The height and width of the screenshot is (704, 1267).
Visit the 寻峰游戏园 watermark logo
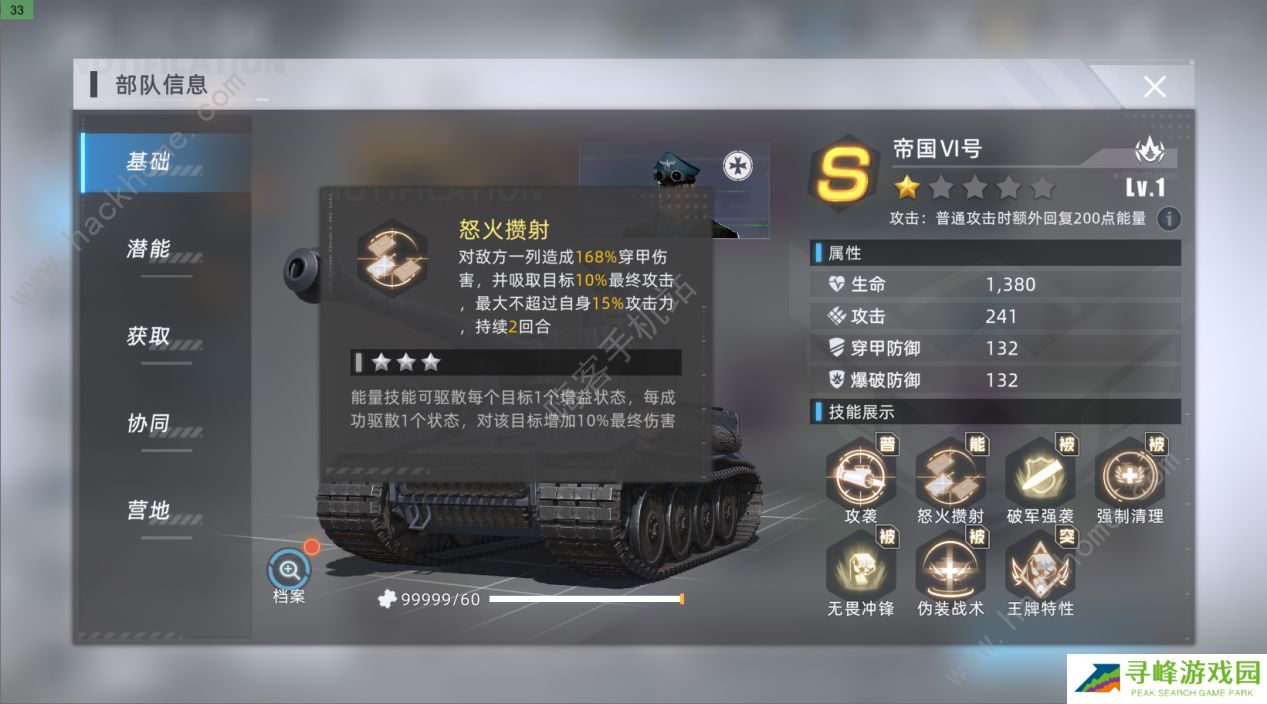click(1165, 678)
